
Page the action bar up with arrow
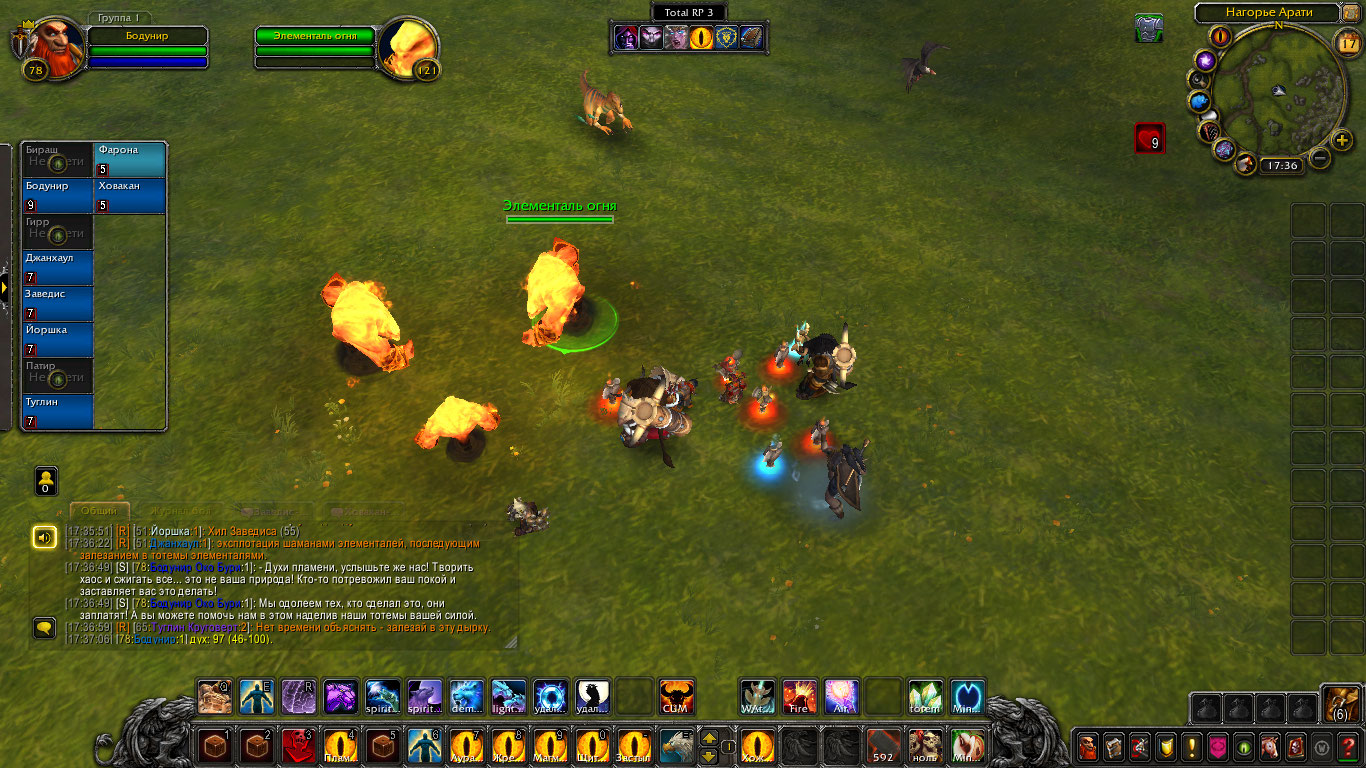coord(709,738)
